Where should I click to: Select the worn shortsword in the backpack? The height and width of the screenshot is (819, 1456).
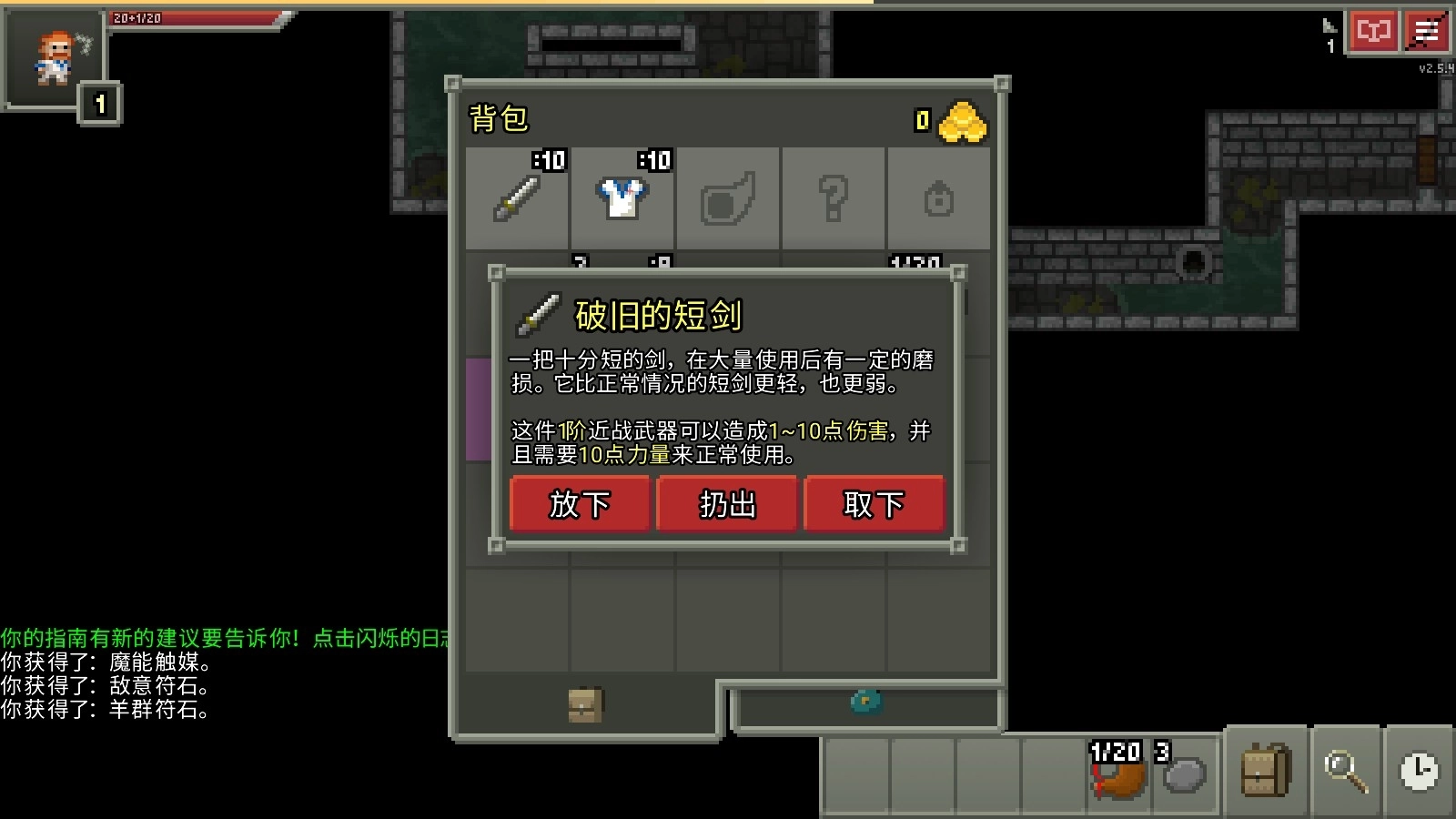516,200
